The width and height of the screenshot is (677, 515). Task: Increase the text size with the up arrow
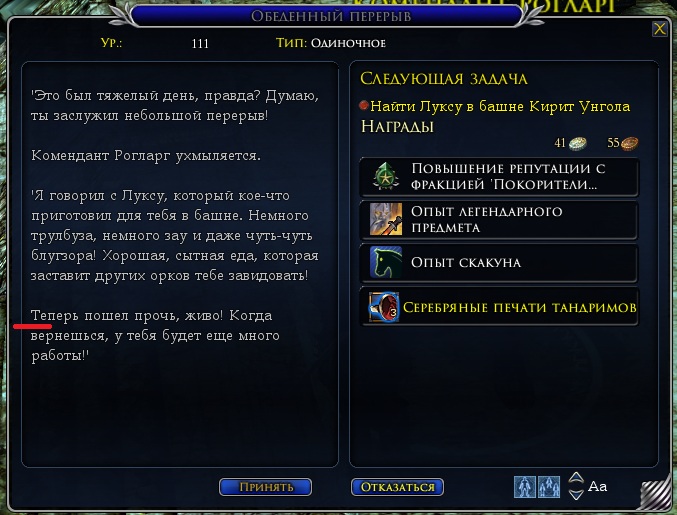575,478
